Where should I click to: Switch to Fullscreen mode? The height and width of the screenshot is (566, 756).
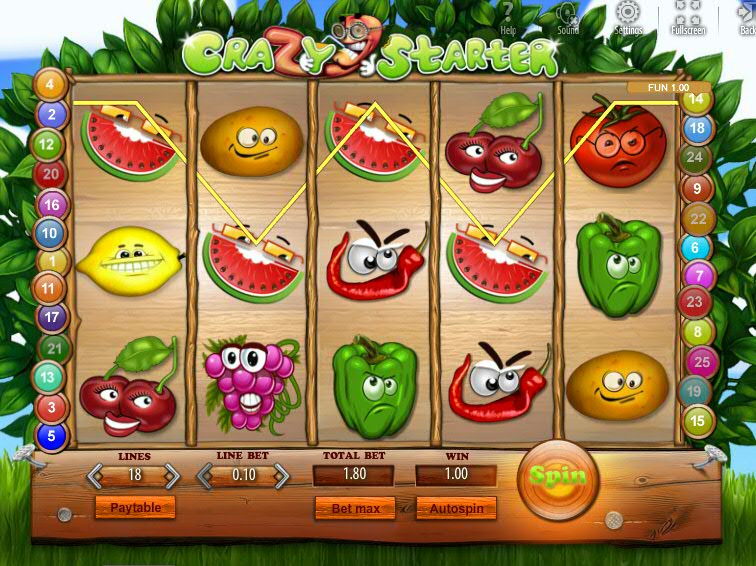point(688,18)
